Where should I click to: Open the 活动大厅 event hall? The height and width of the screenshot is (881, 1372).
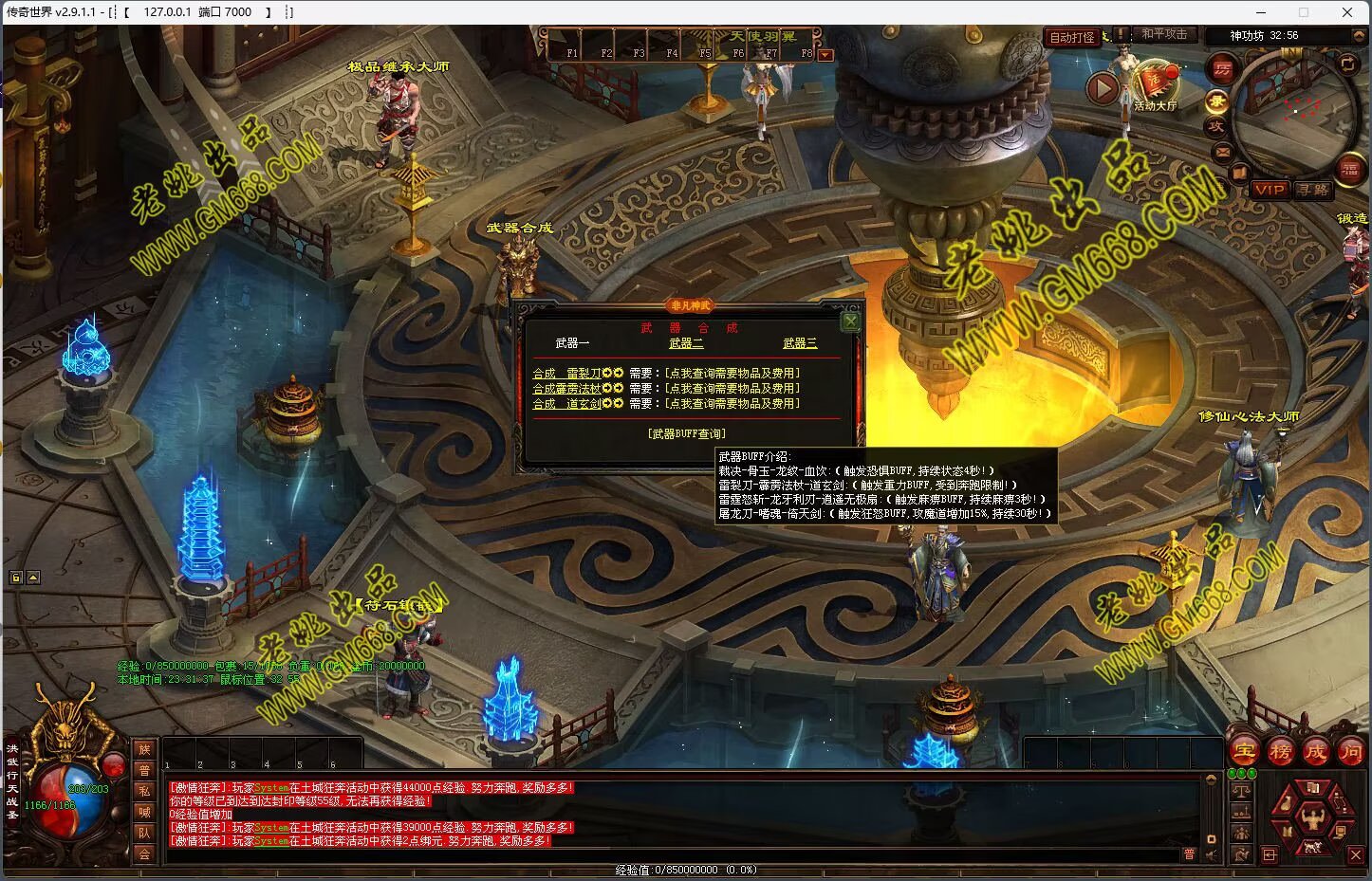click(x=1155, y=87)
